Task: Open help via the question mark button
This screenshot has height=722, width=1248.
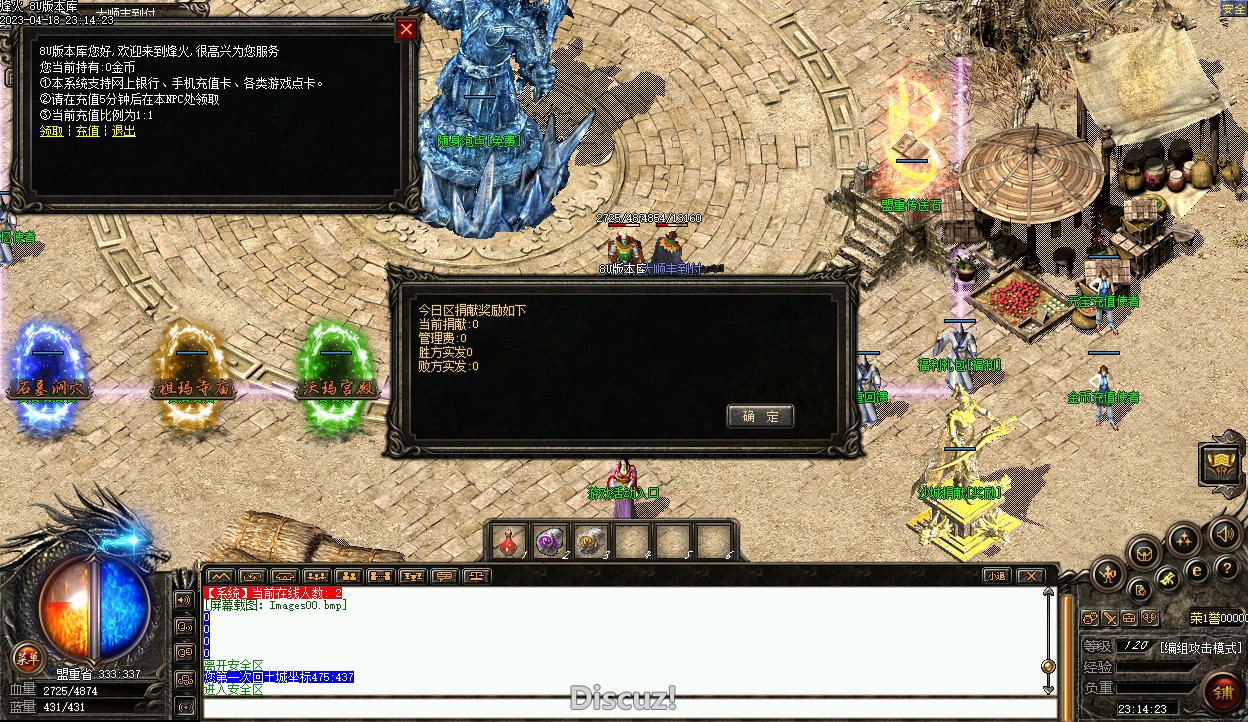Action: coord(1225,568)
